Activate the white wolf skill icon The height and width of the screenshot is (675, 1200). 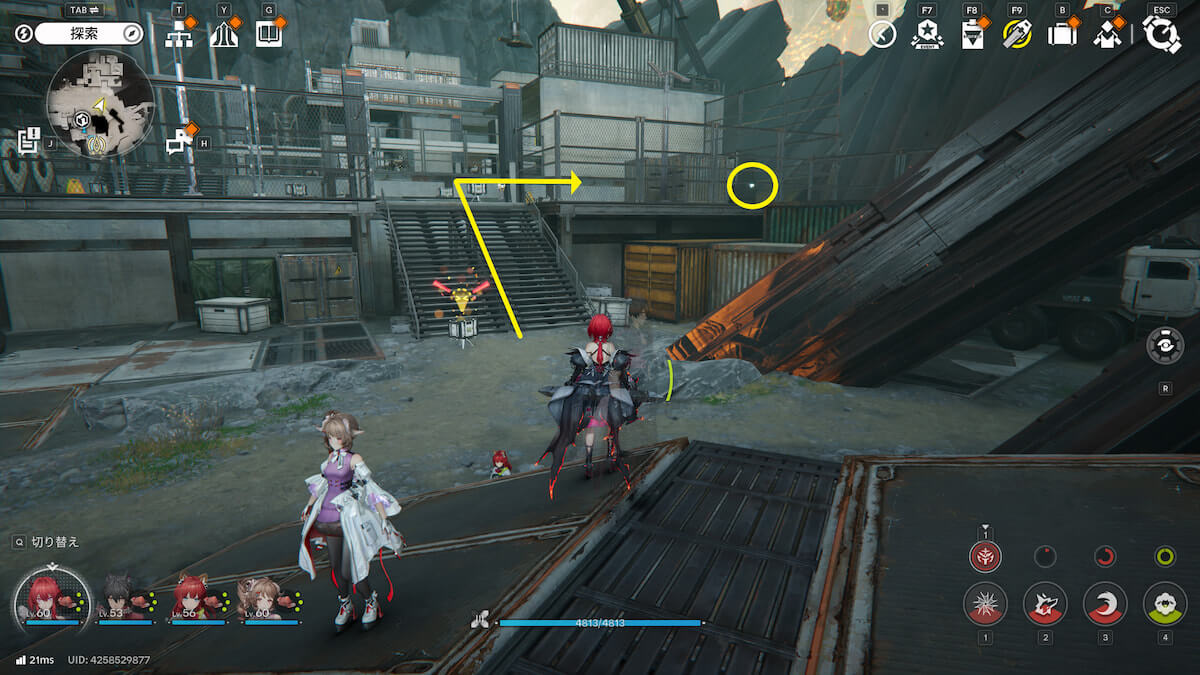point(1045,603)
